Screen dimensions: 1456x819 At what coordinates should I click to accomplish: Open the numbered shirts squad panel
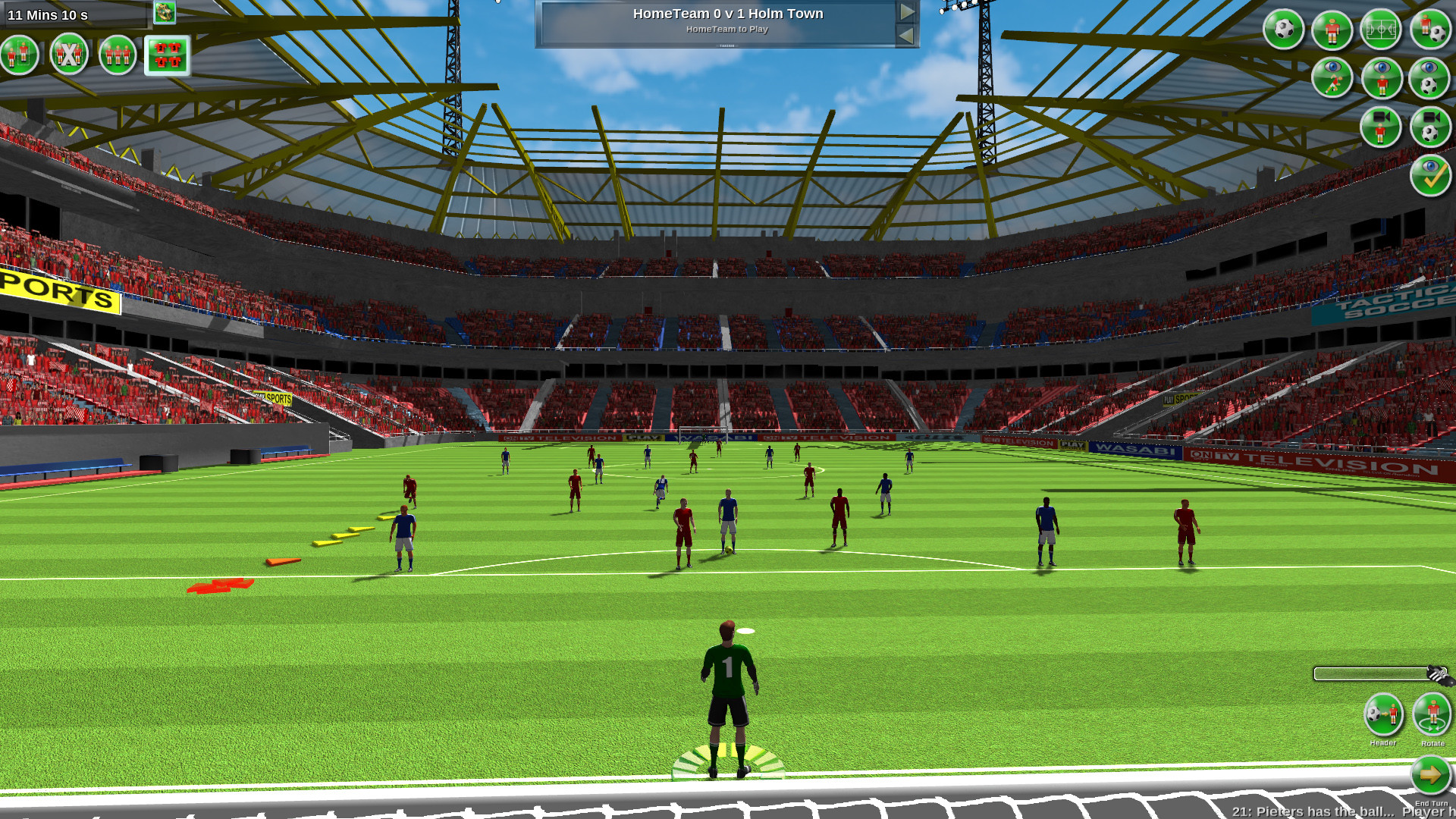point(168,55)
